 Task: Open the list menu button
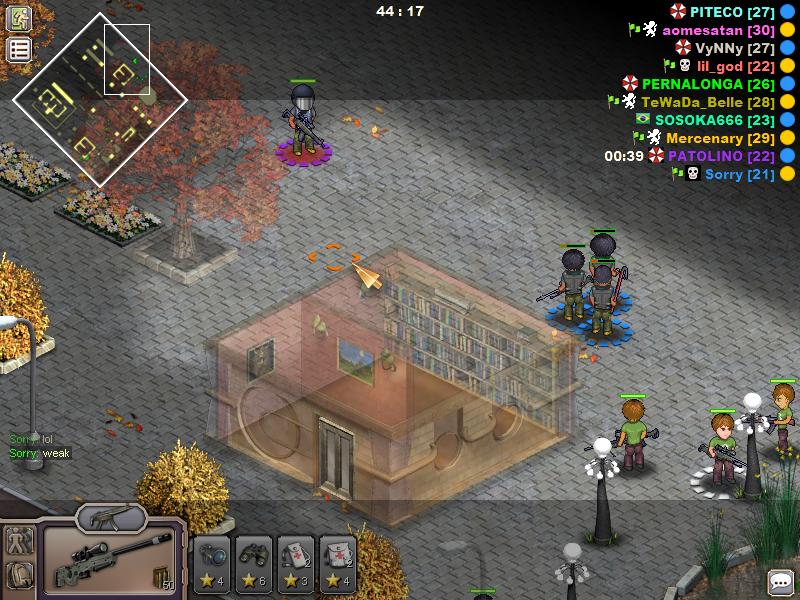(19, 50)
